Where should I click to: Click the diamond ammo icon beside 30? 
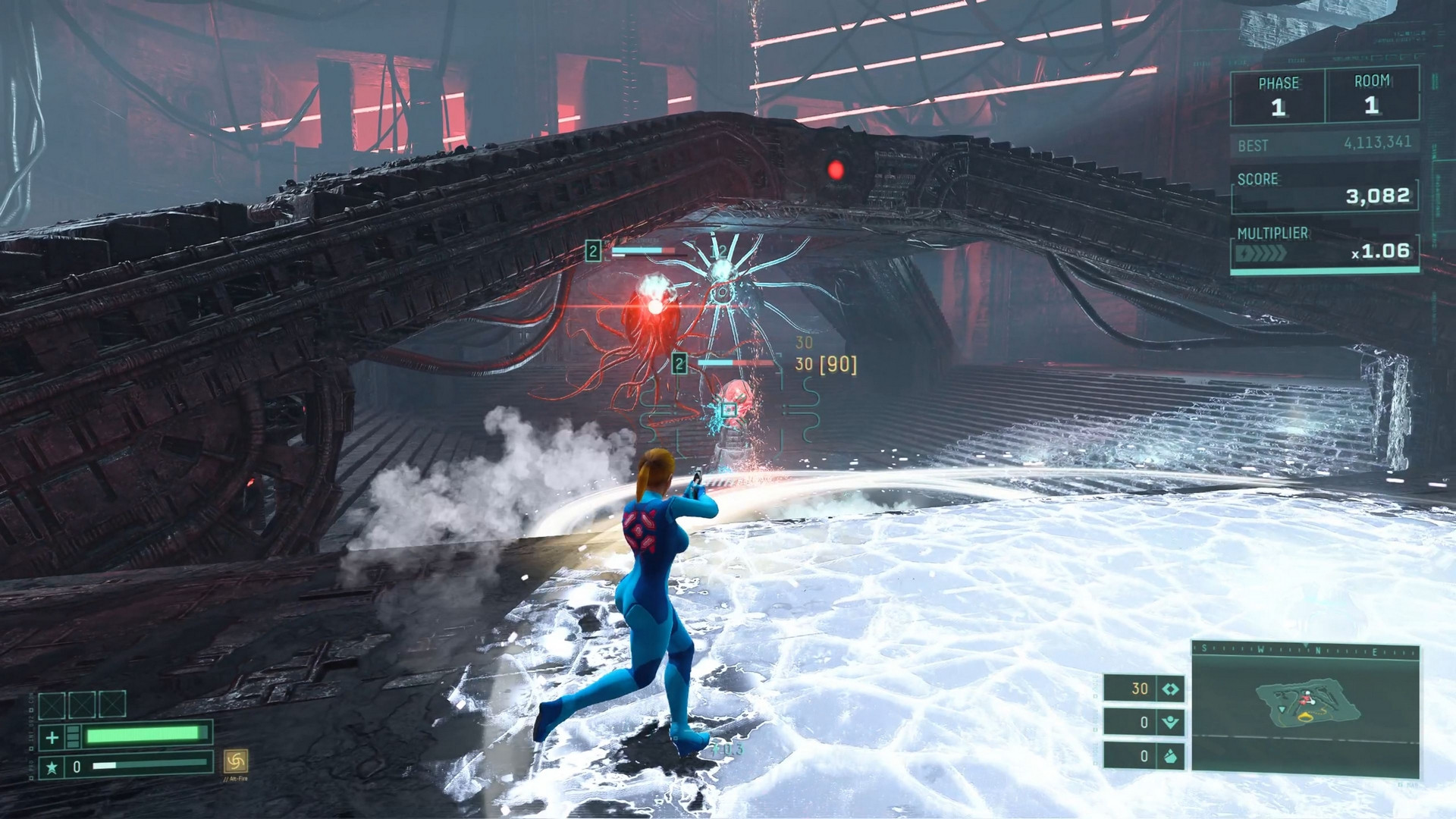click(x=1169, y=689)
